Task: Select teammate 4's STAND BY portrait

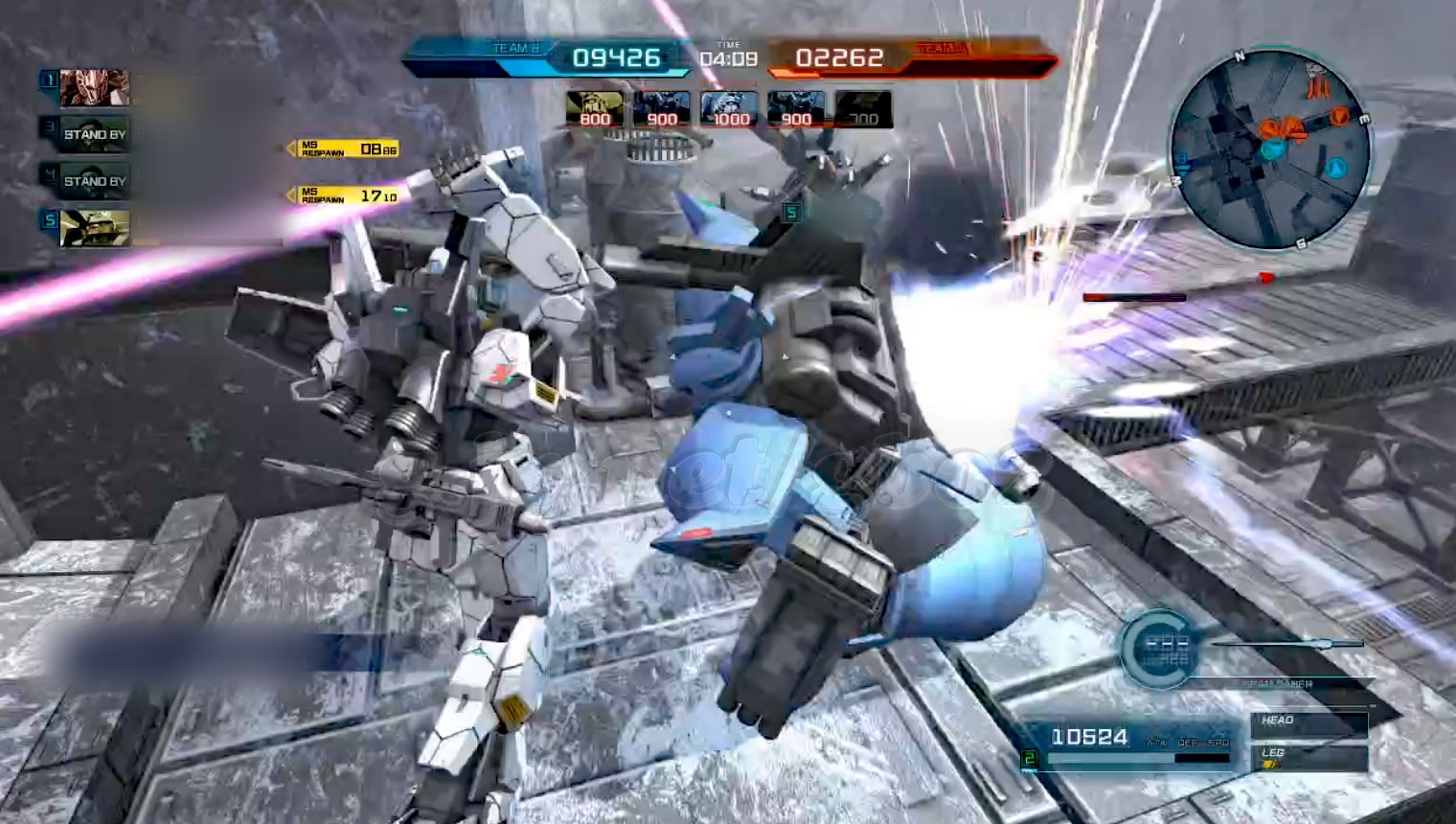Action: point(94,180)
